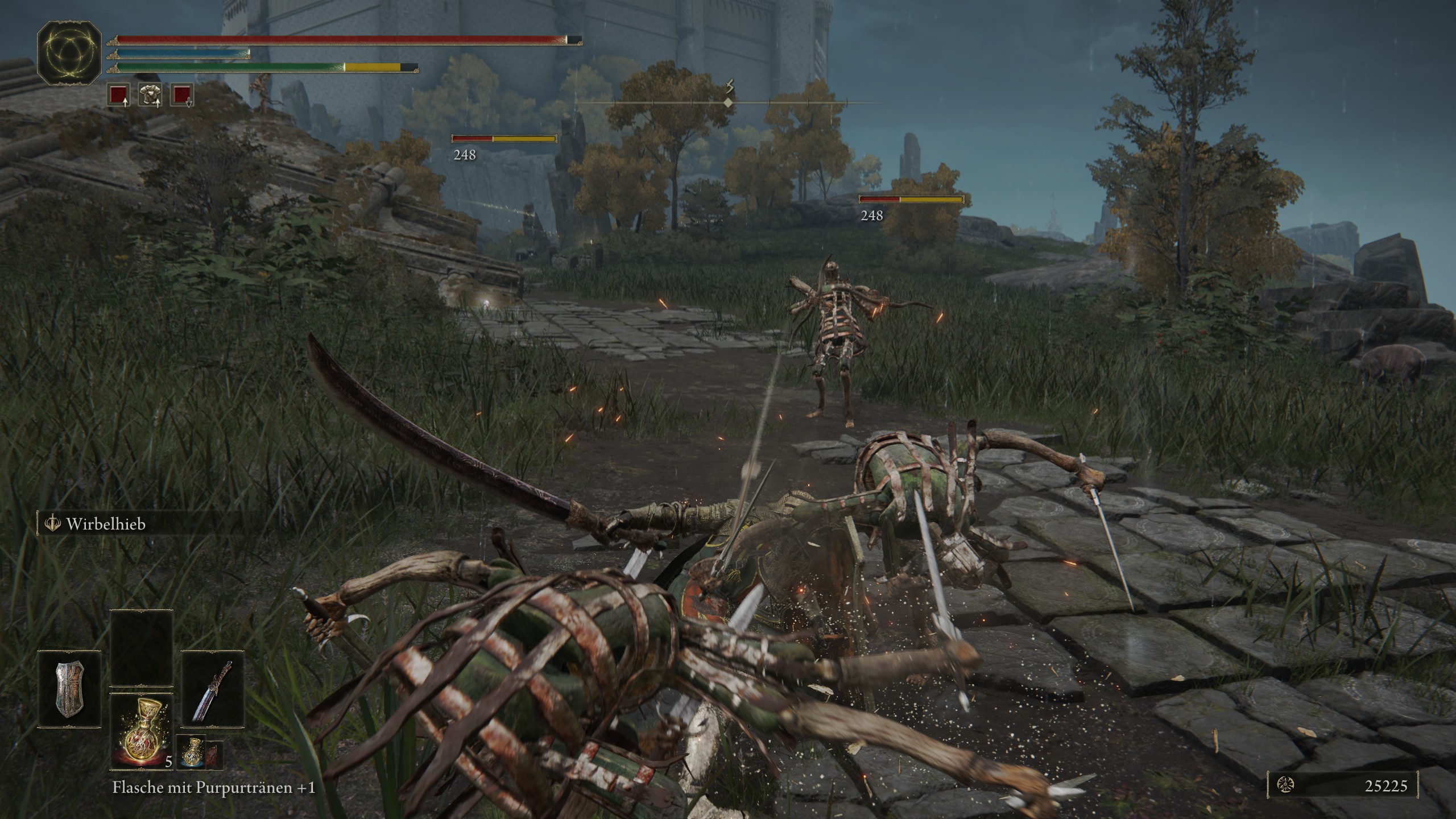The width and height of the screenshot is (1456, 819).
Task: Click the armor buff status icon
Action: pos(150,95)
